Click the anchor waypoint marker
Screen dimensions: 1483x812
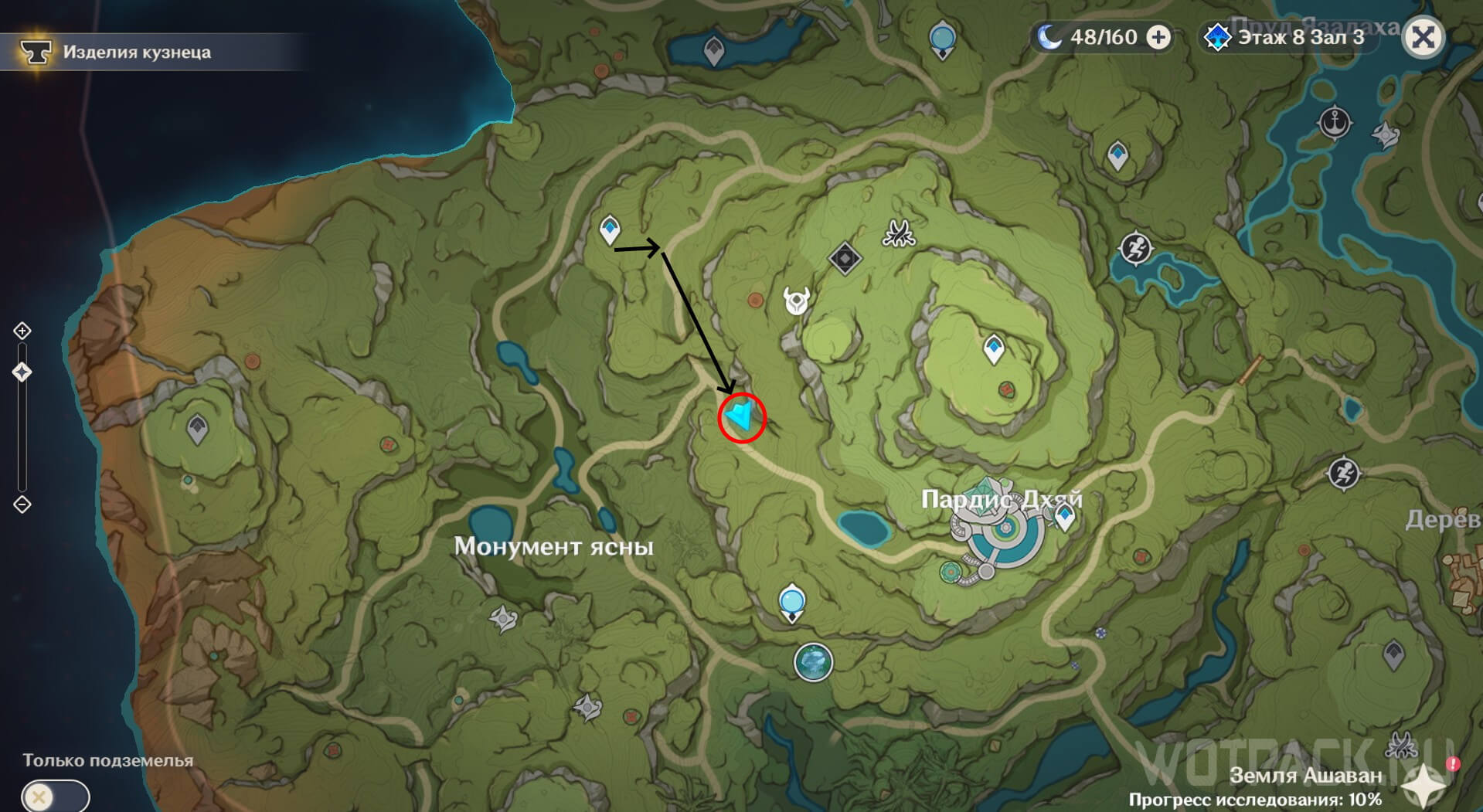click(x=1335, y=122)
